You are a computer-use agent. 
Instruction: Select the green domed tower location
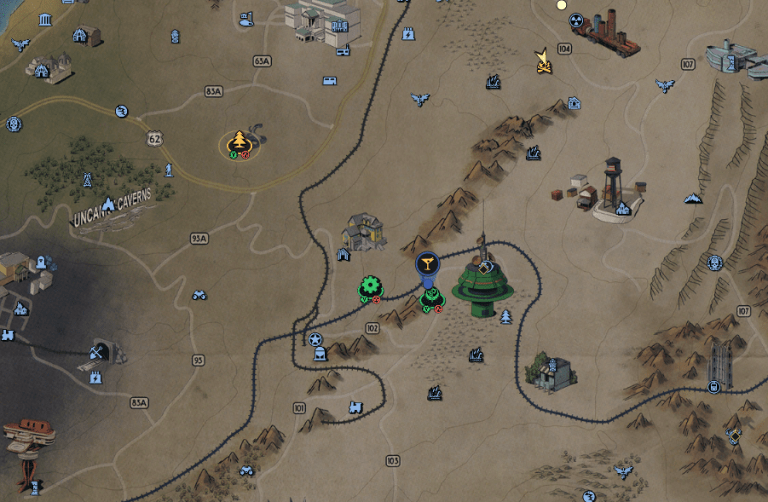[483, 285]
